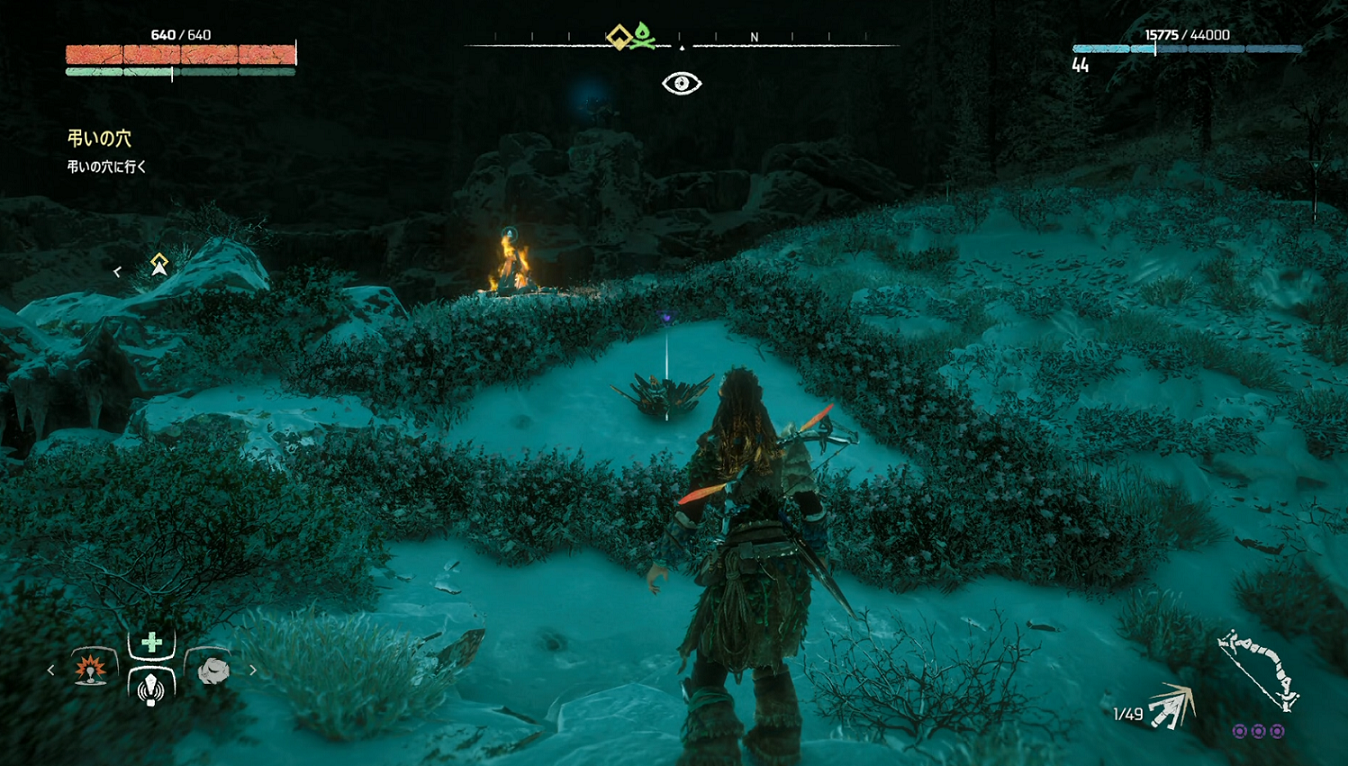The width and height of the screenshot is (1348, 766).
Task: Pick the arrow ammo type icon
Action: tap(1172, 707)
